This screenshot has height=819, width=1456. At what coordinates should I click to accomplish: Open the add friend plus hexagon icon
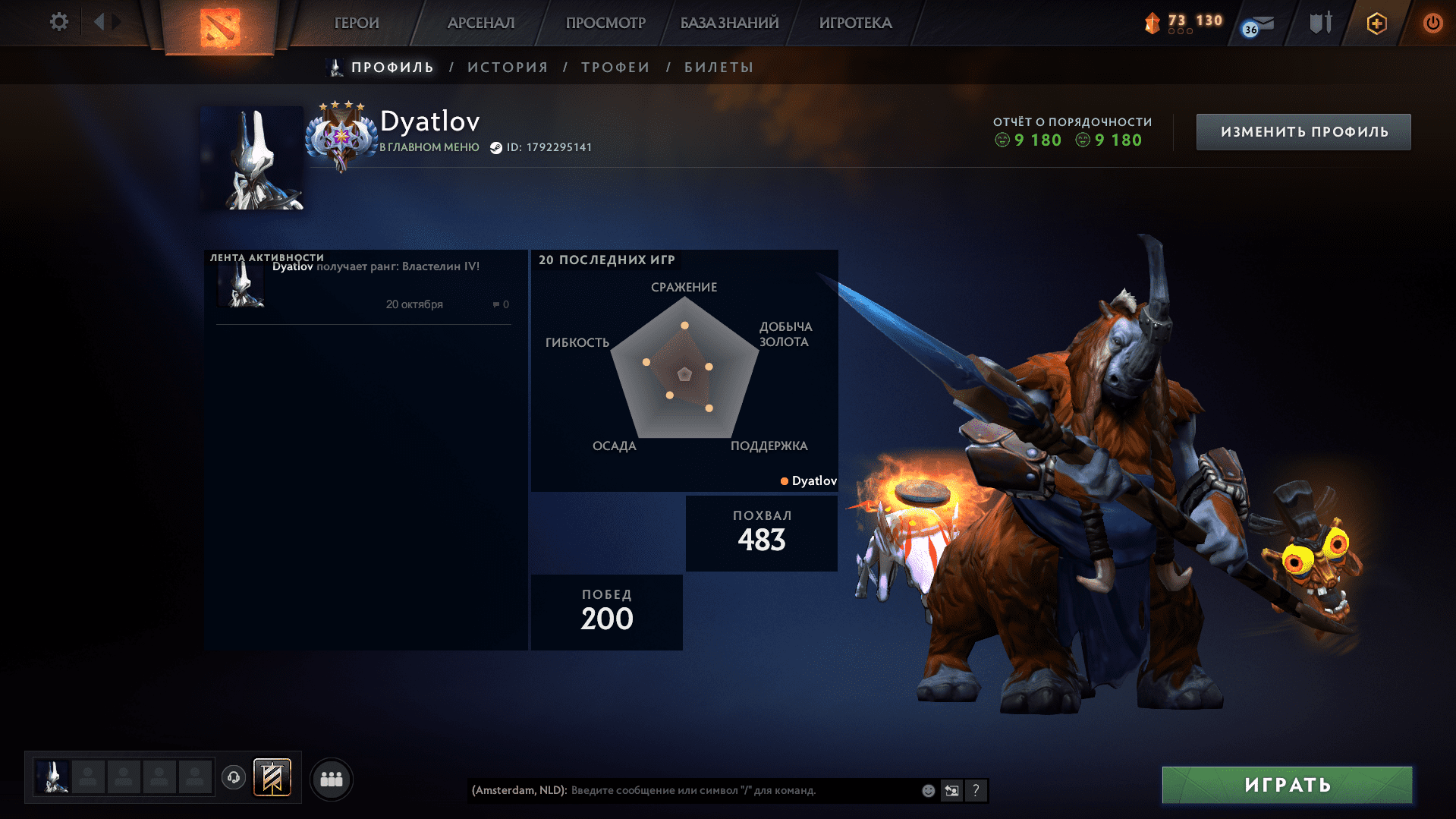pyautogui.click(x=1376, y=23)
